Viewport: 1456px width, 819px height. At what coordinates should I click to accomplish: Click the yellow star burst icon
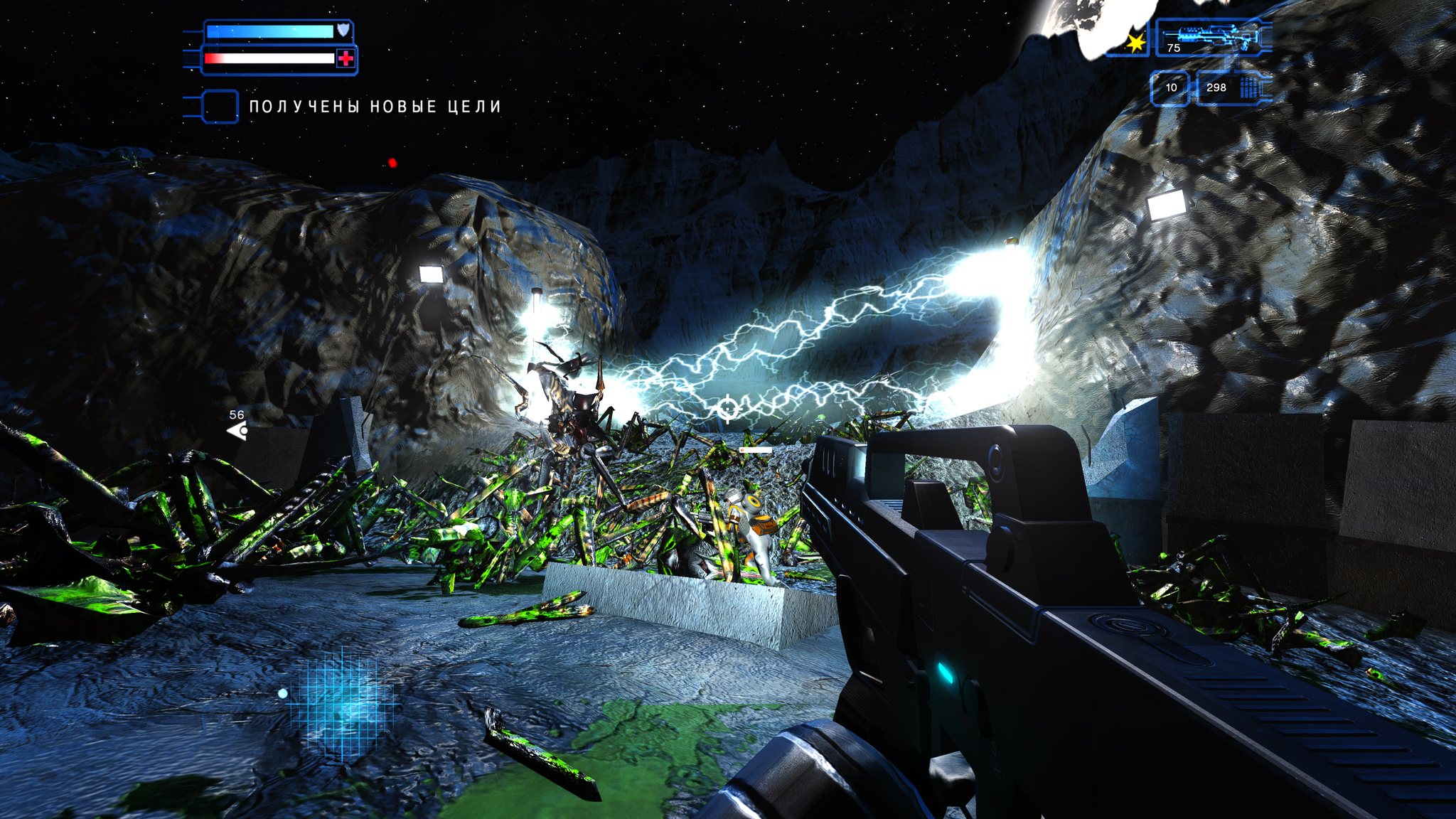pyautogui.click(x=1136, y=43)
